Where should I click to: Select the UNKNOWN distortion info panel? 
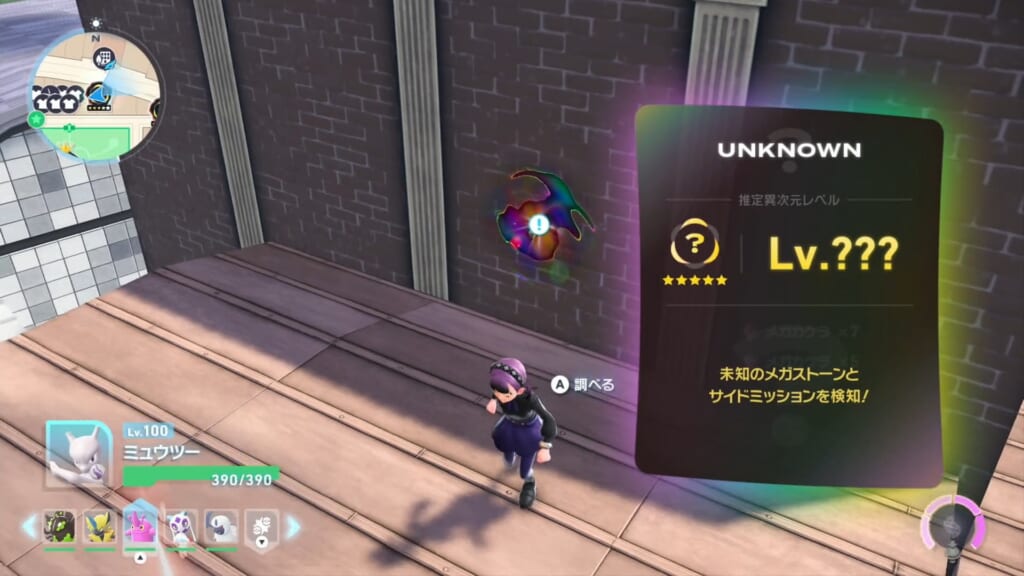789,296
